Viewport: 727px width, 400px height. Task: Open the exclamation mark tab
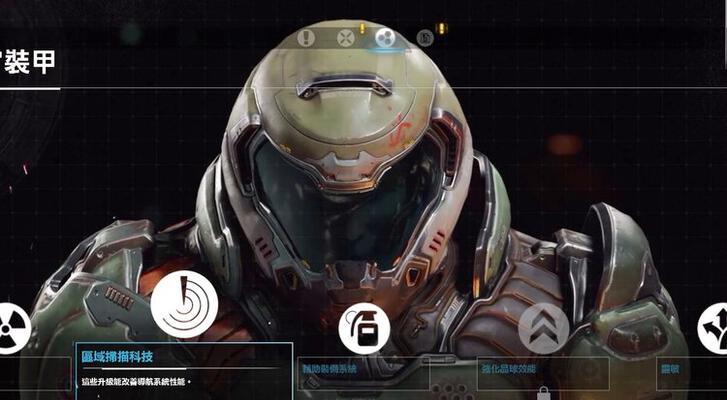[x=306, y=38]
